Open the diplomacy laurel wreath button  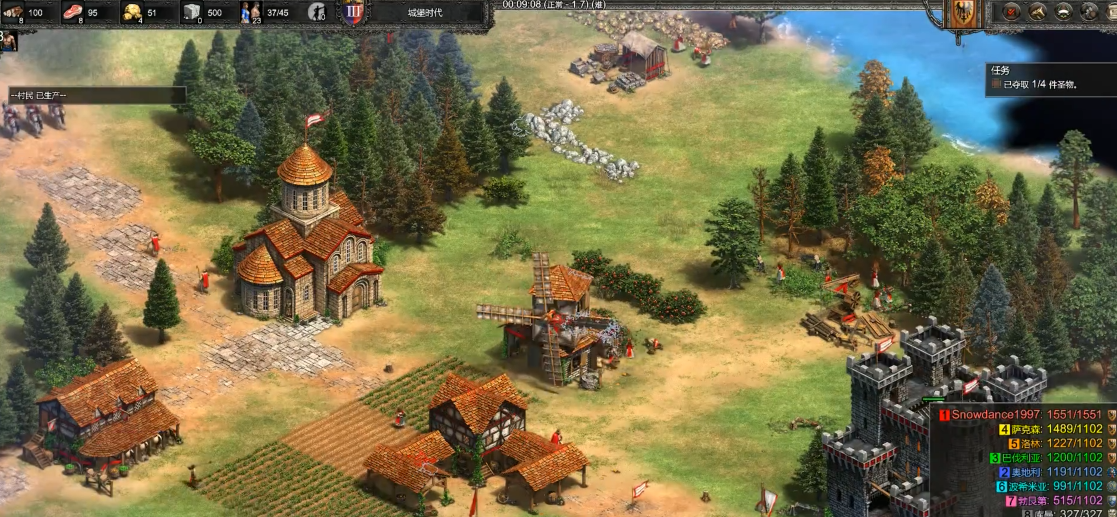[1063, 13]
